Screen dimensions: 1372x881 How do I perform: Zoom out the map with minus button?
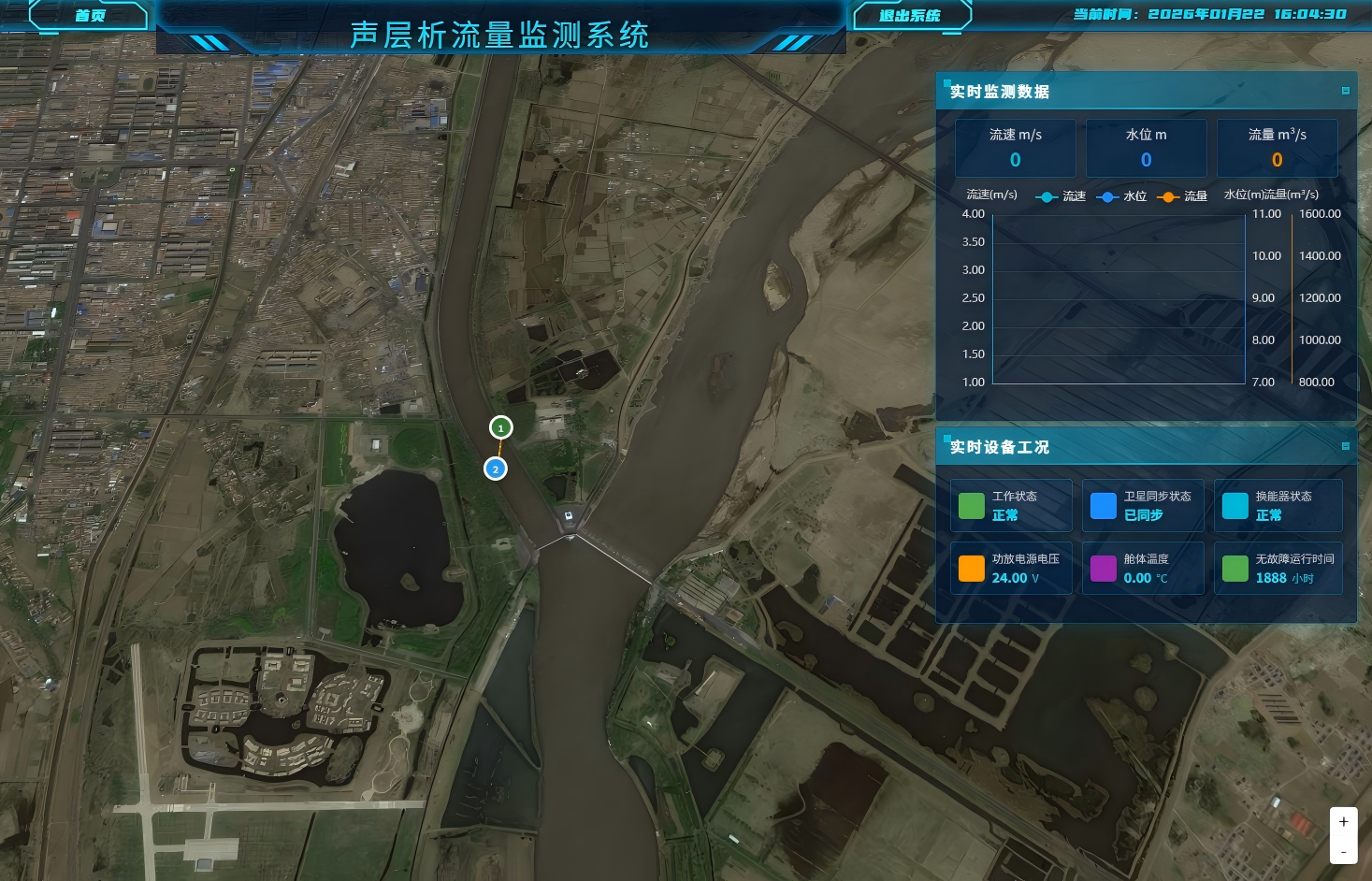click(1343, 851)
